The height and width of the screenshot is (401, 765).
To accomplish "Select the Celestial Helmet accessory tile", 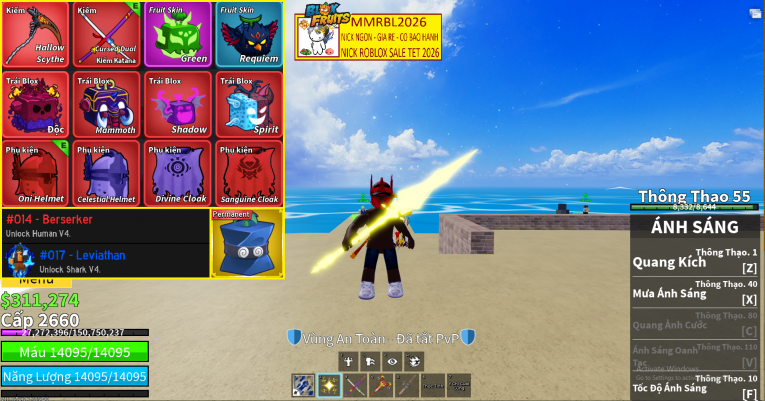I will tap(106, 173).
